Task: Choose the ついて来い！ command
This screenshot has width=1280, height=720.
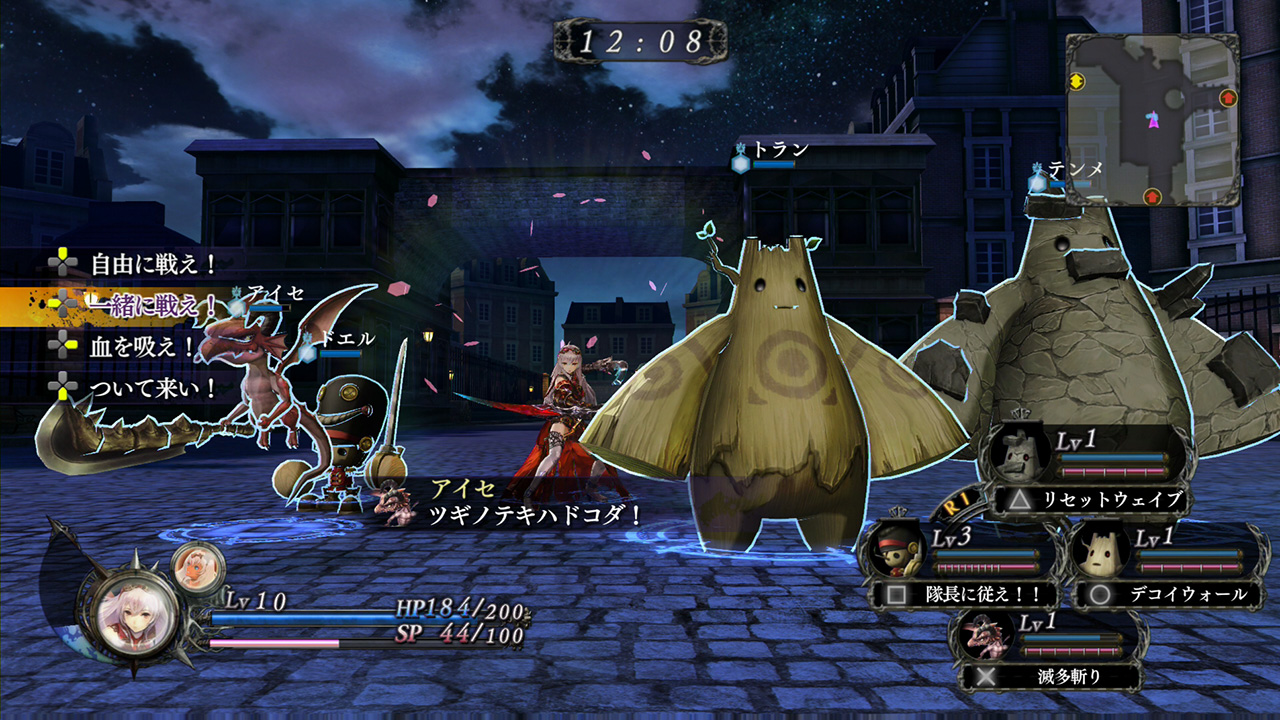Action: [x=153, y=387]
